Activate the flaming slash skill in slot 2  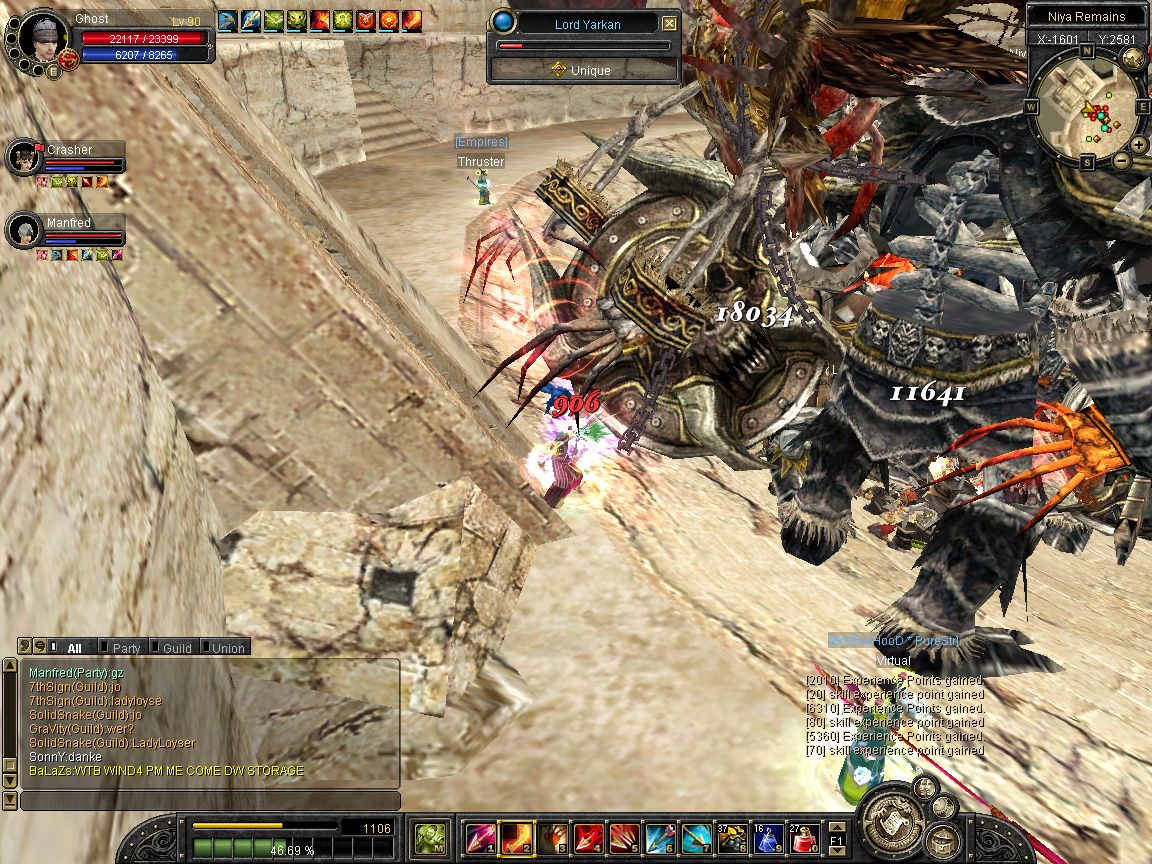click(x=516, y=836)
